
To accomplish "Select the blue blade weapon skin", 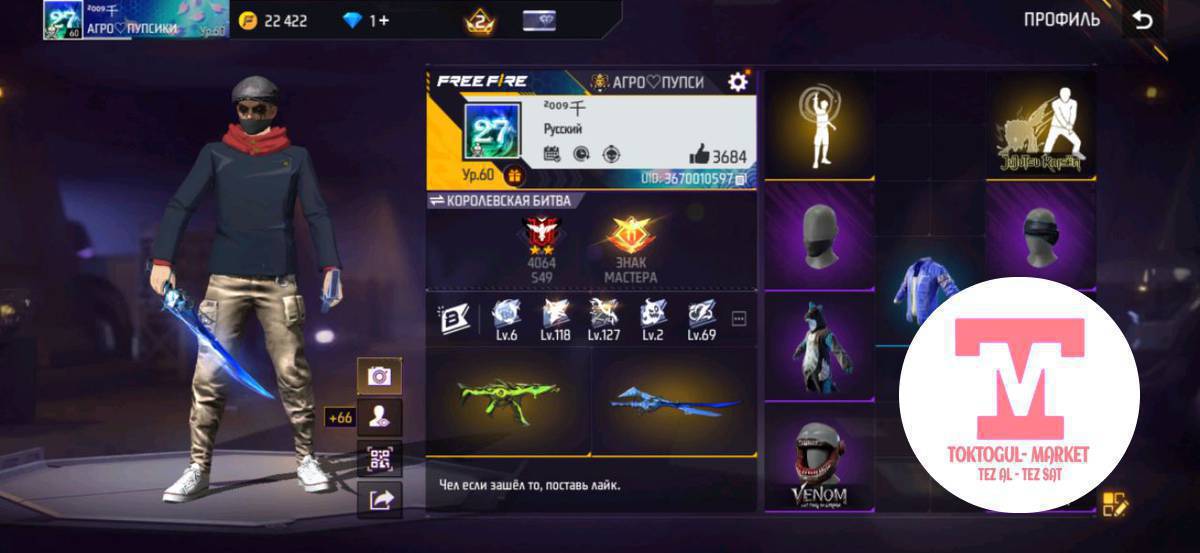I will pos(673,400).
